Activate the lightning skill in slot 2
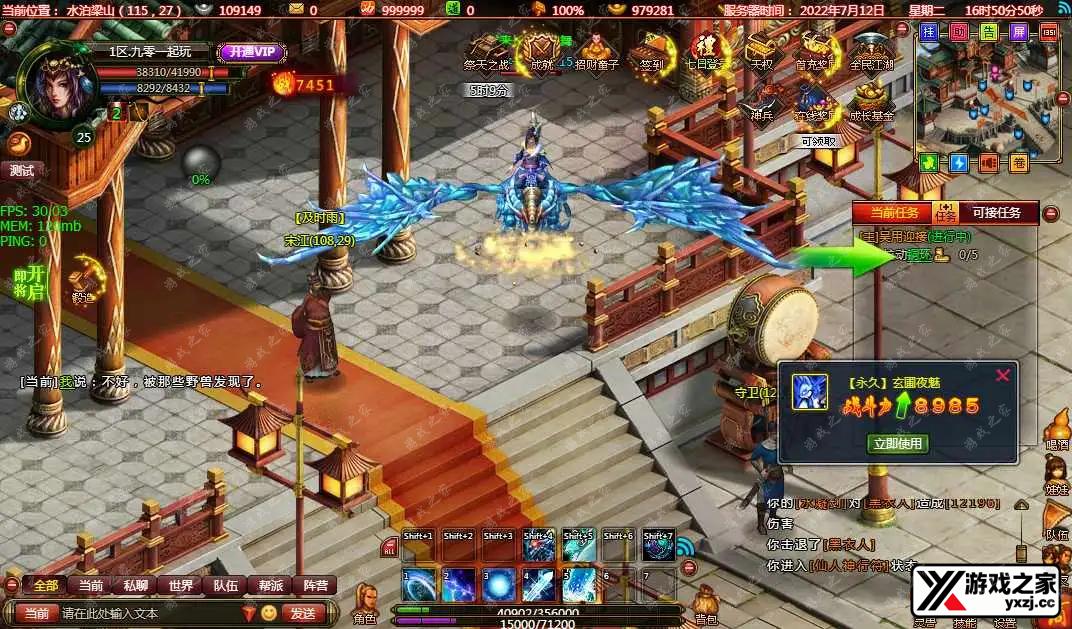 [x=458, y=584]
